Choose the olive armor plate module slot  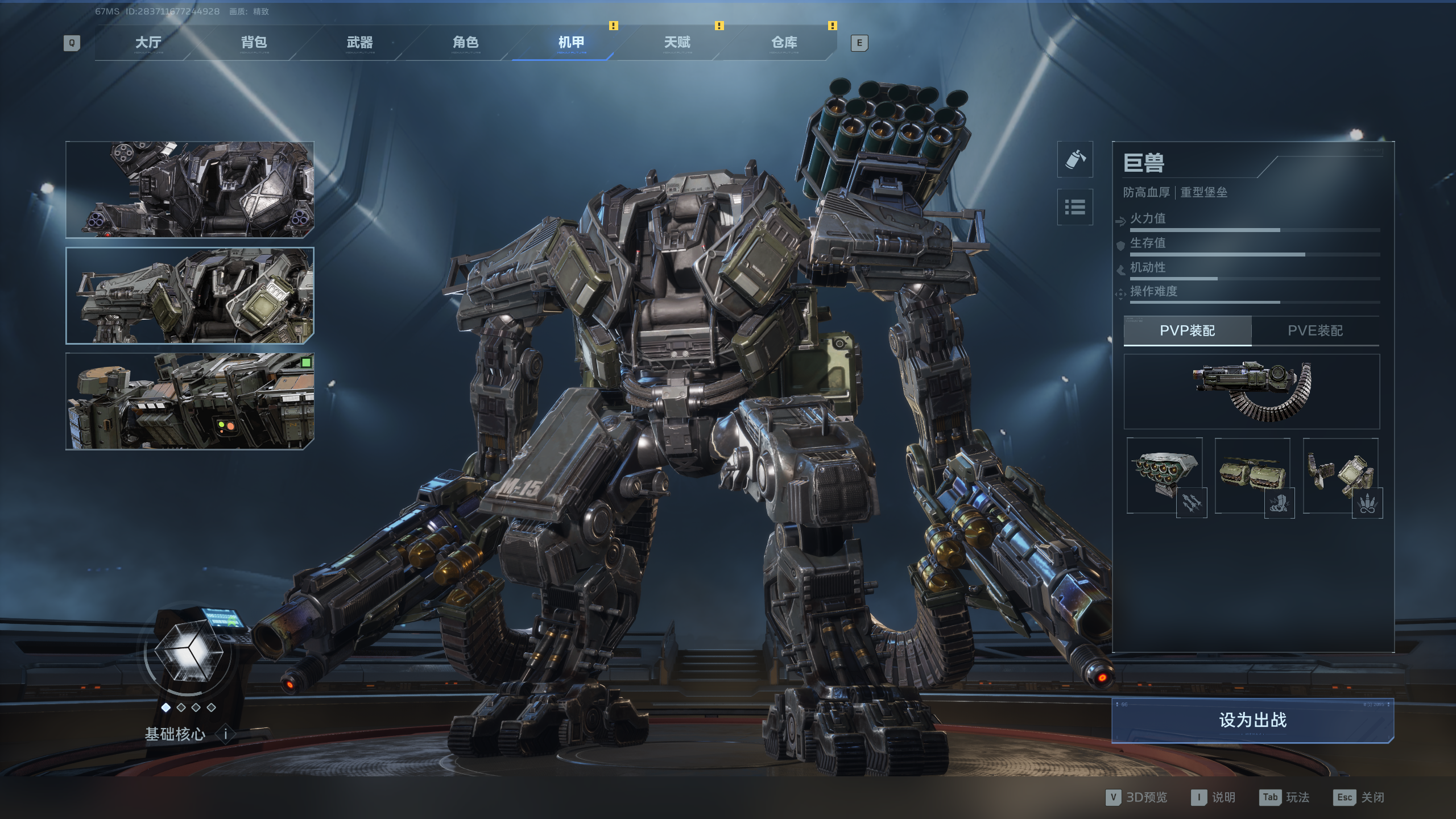click(x=1252, y=475)
